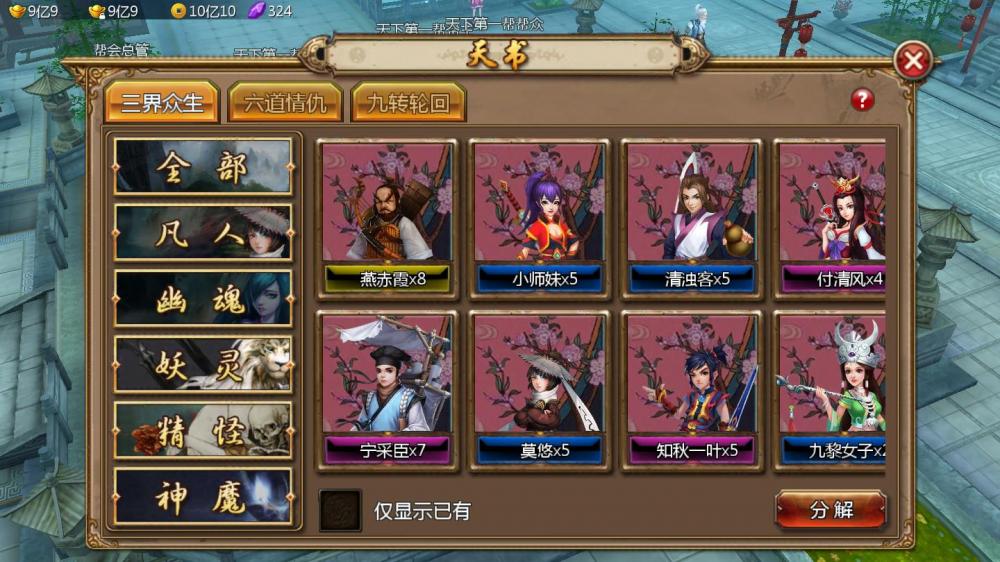Show the 妖灵 category
Image resolution: width=1000 pixels, height=562 pixels.
coord(203,364)
